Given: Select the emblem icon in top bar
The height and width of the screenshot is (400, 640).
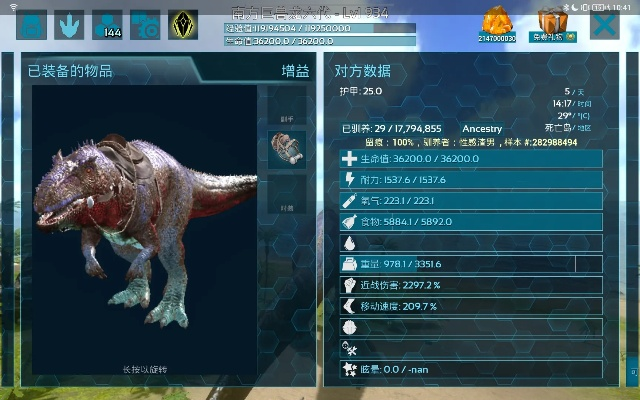Looking at the screenshot, I should [x=182, y=24].
